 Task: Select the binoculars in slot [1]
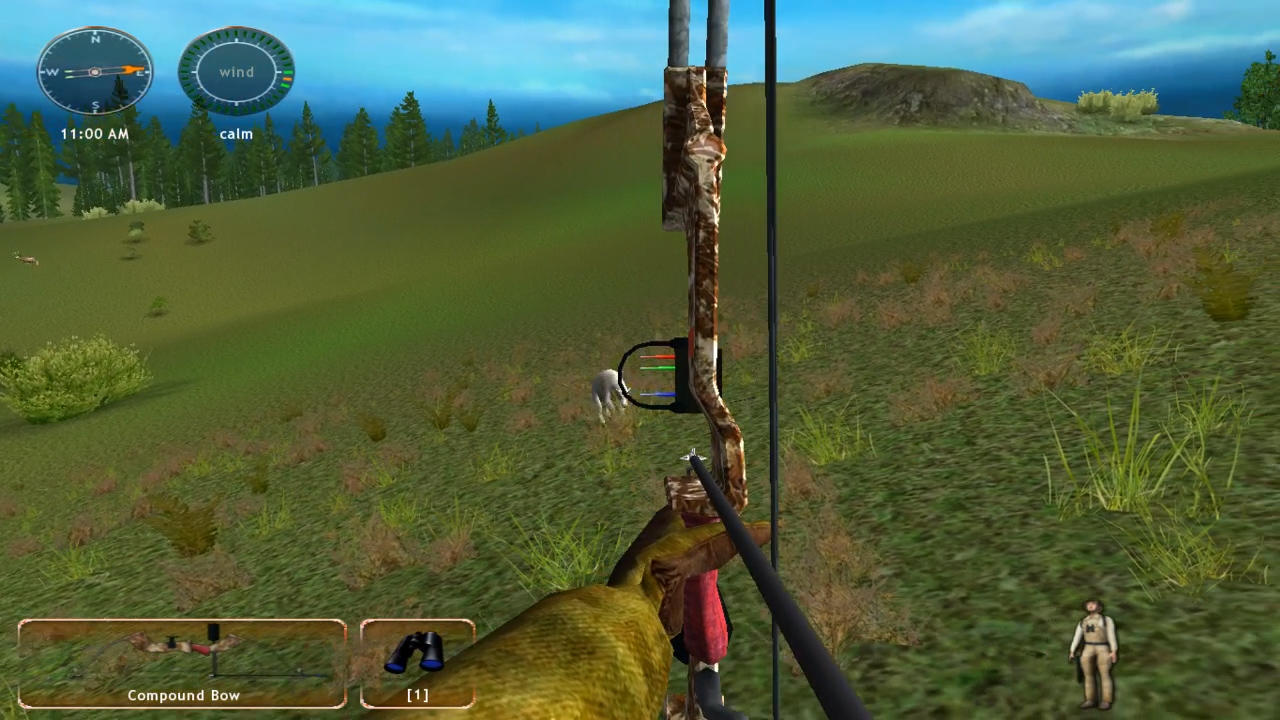[x=417, y=655]
